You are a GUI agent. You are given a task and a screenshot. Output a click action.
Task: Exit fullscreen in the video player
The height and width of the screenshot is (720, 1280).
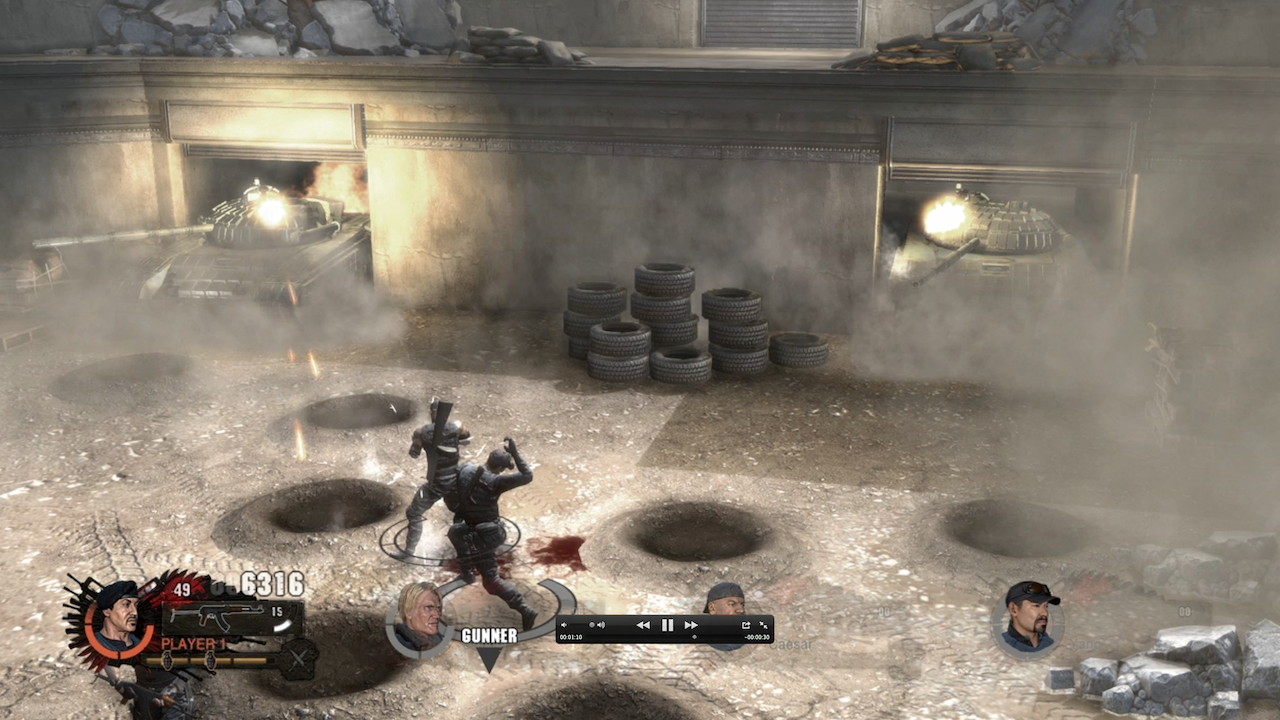point(764,625)
